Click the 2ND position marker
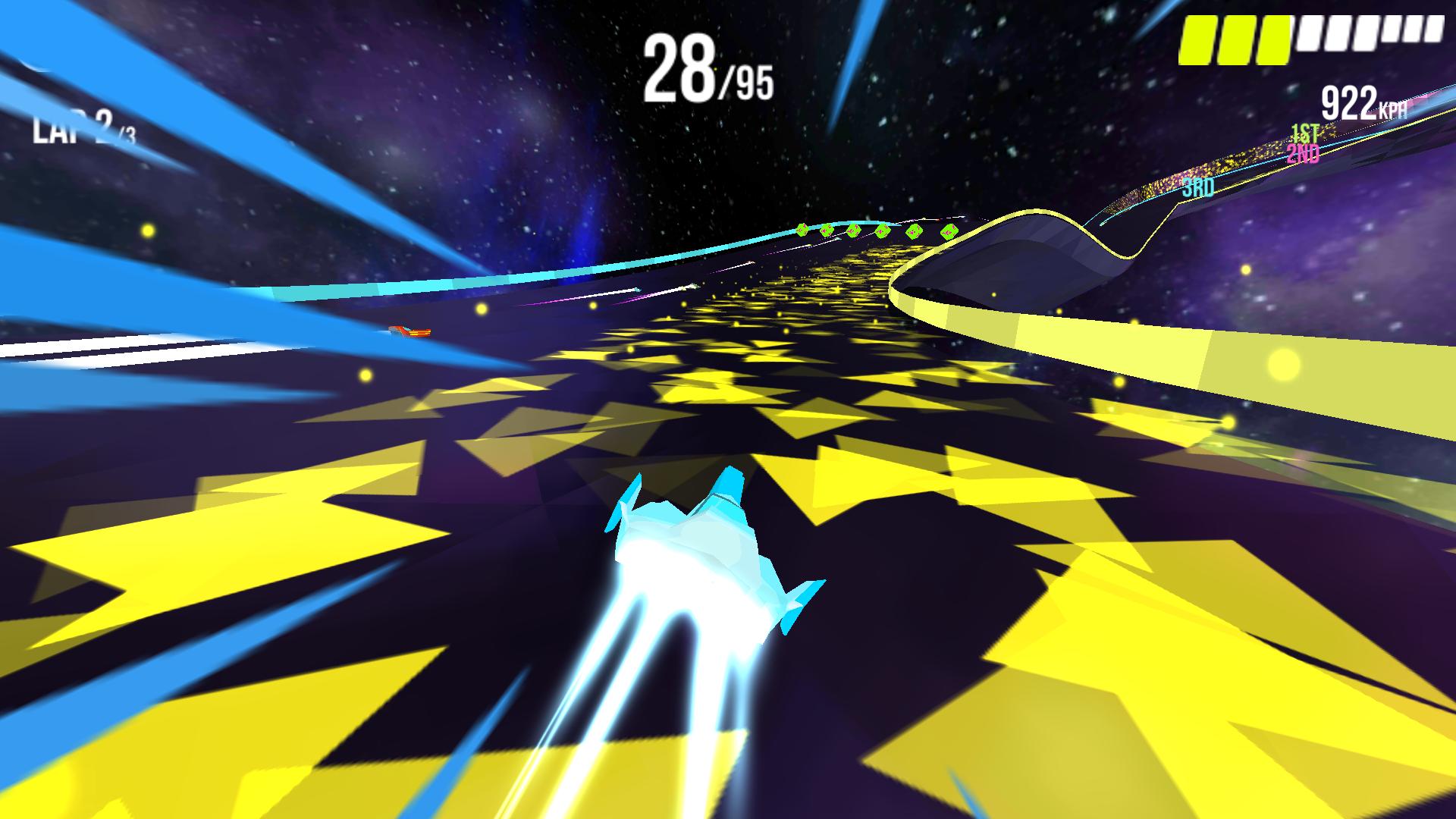Screen dimensions: 1456x819 1303,154
